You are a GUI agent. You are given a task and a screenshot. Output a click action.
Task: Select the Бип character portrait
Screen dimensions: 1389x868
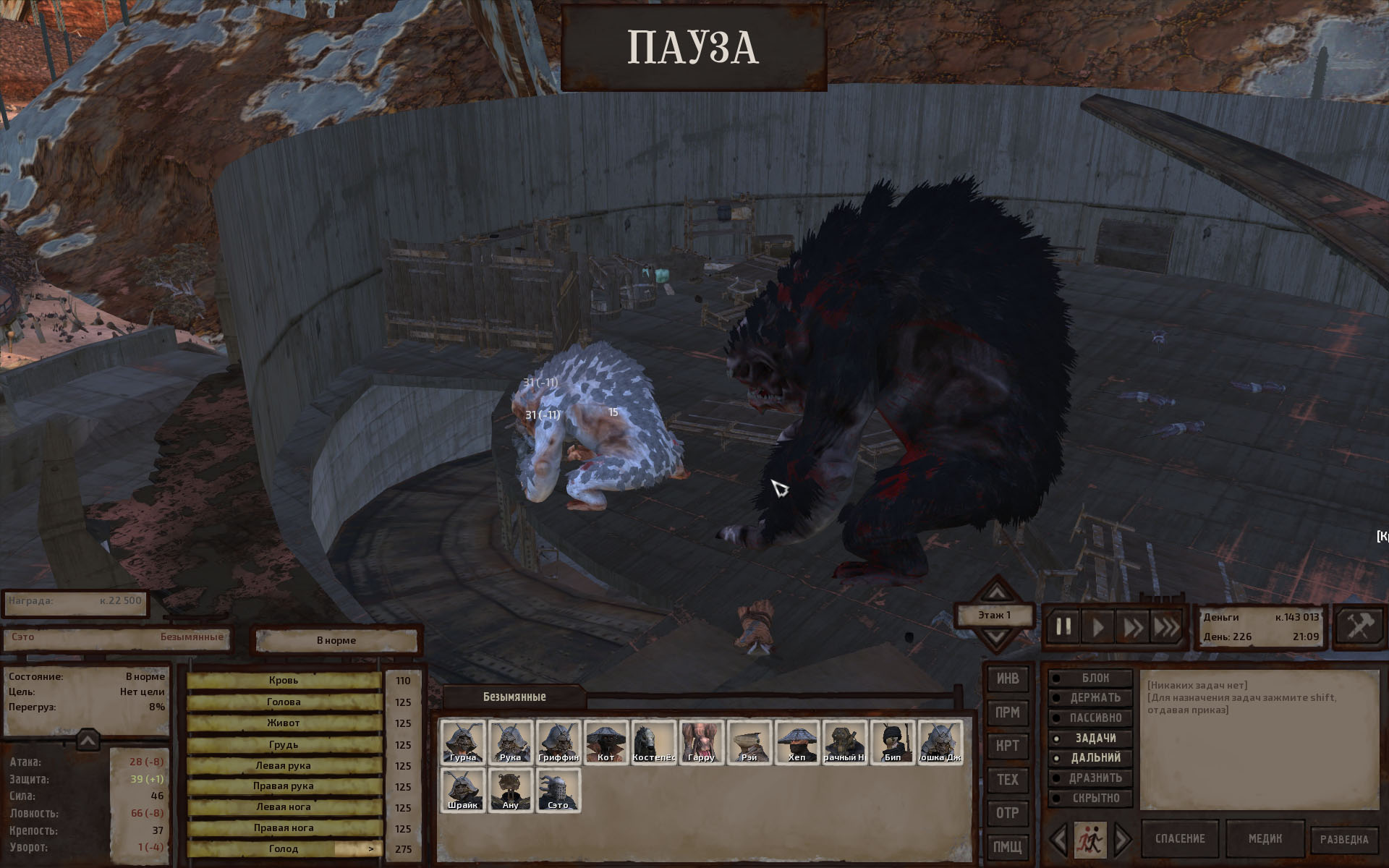[892, 741]
